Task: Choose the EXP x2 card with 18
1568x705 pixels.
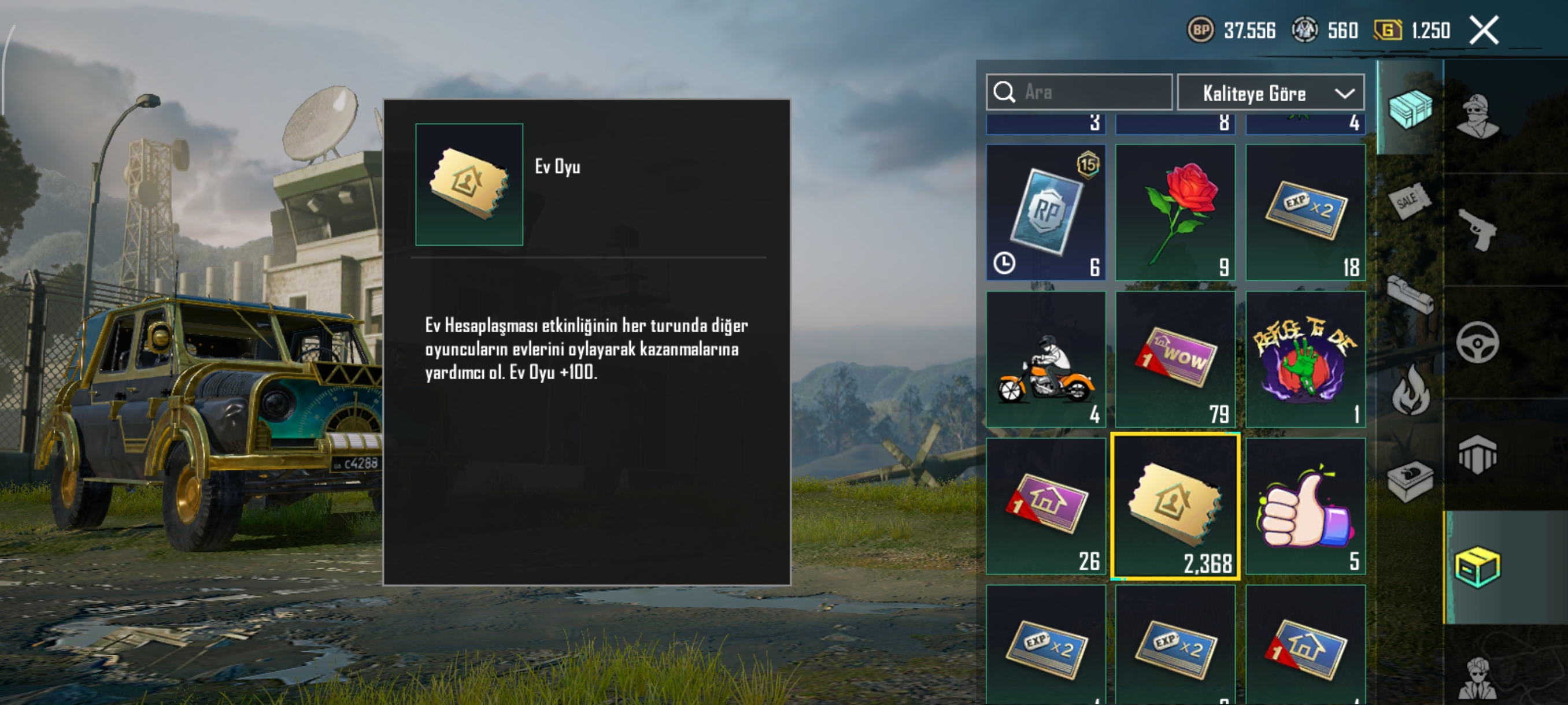Action: pyautogui.click(x=1305, y=212)
